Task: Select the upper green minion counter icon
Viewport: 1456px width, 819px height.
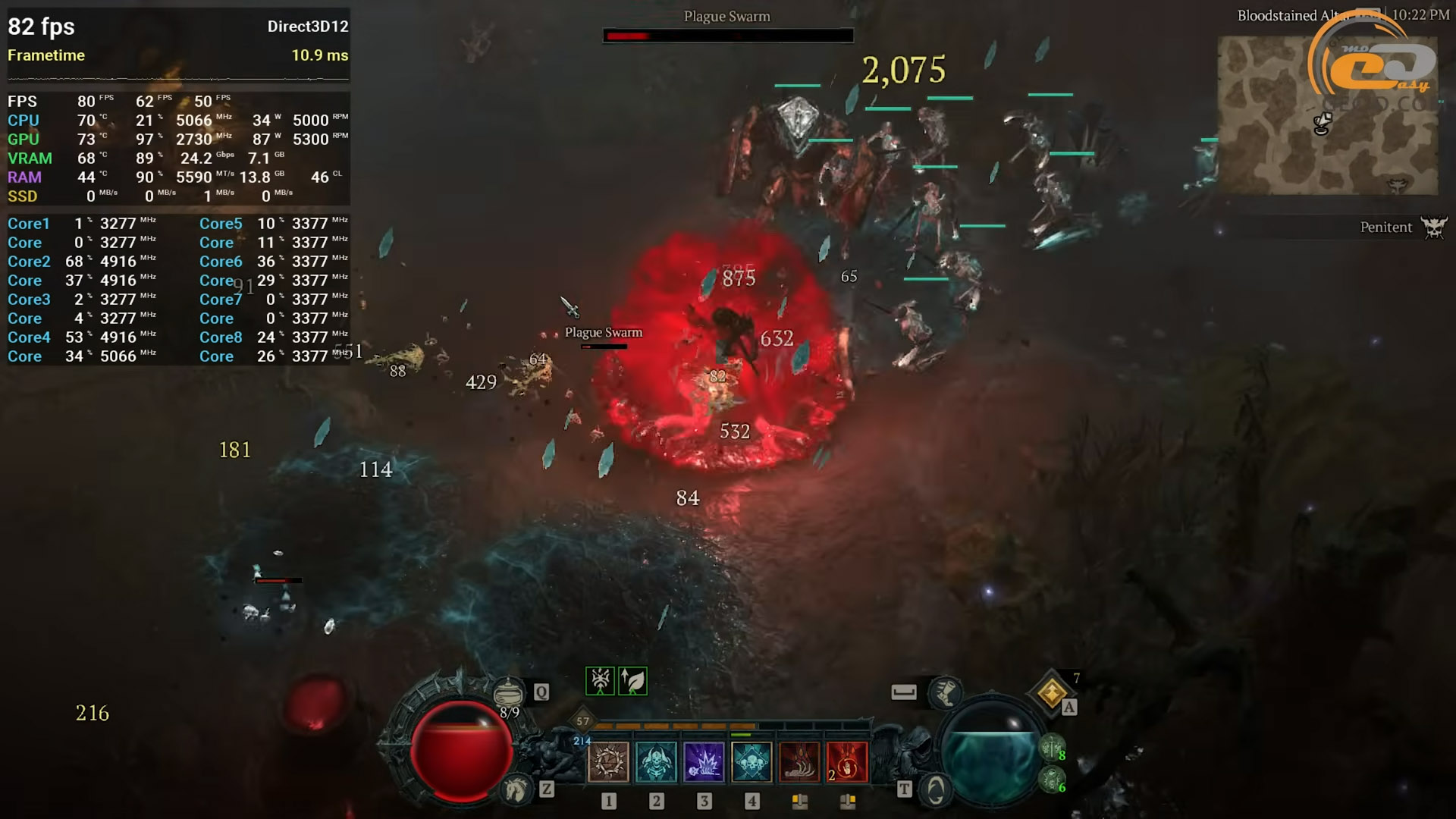Action: point(1051,748)
